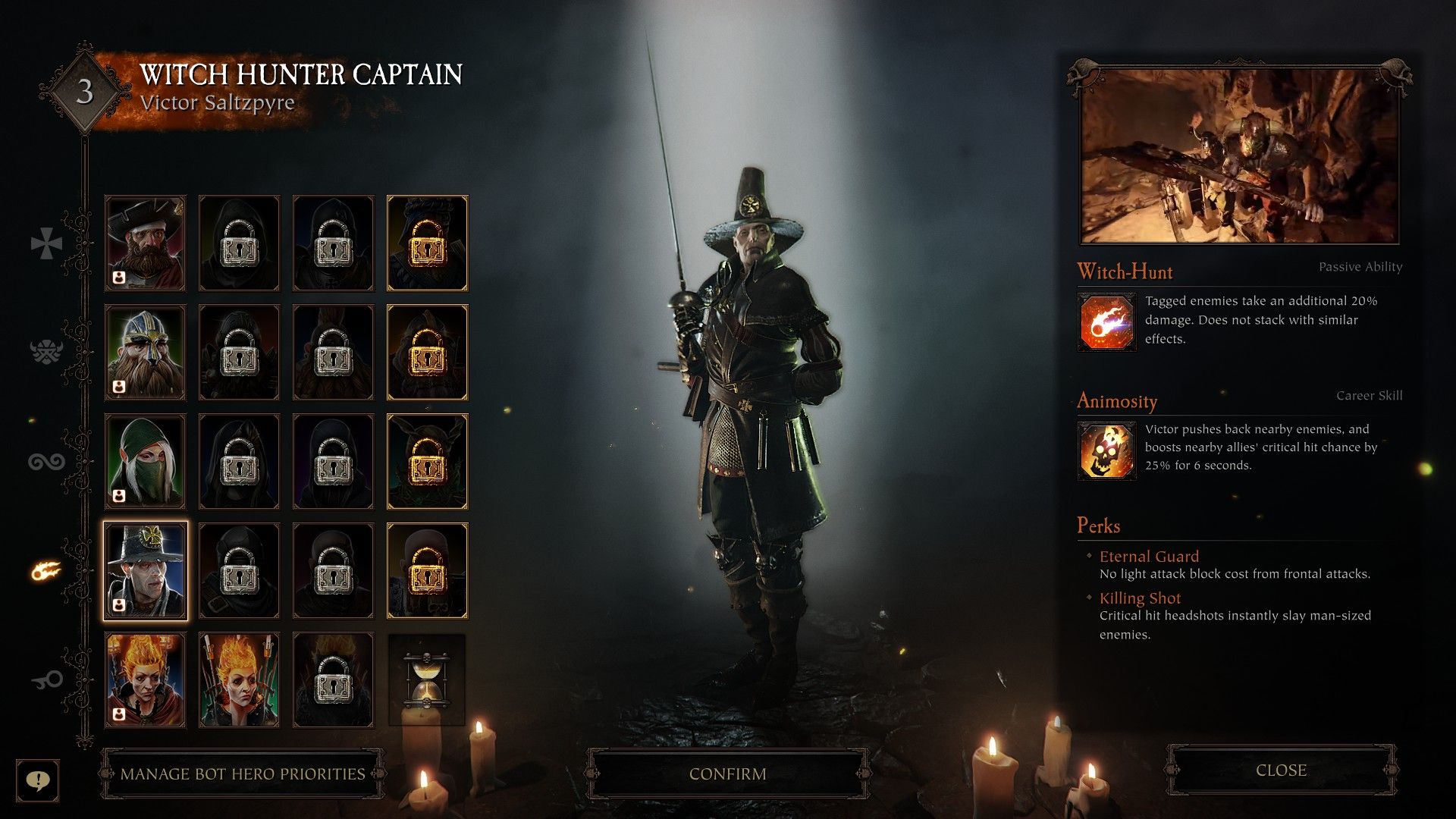Select Sienna's second flaming-hair career portrait
1456x819 pixels.
[x=239, y=679]
